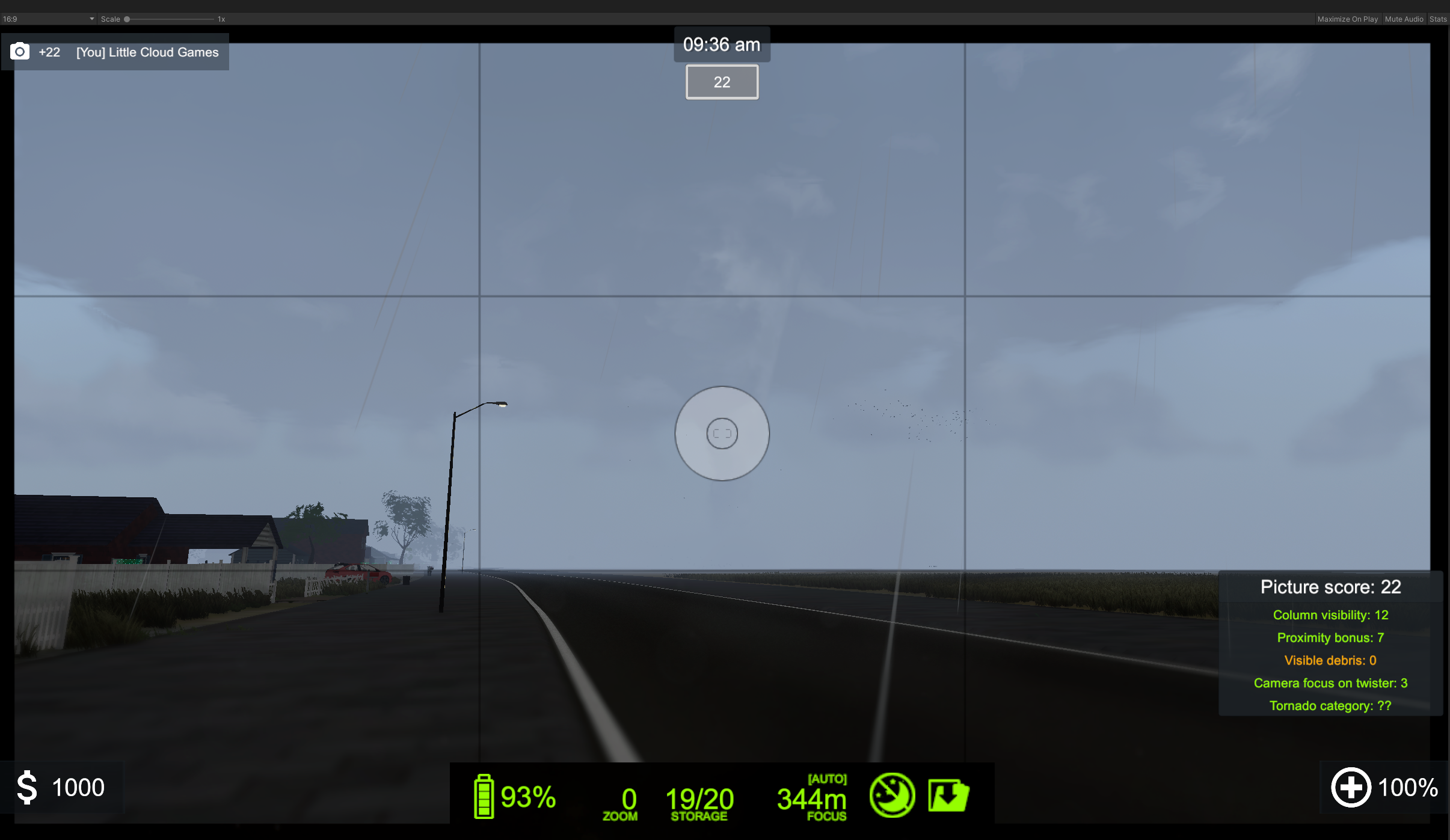The height and width of the screenshot is (840, 1450).
Task: Click the dollar money icon at bottom left
Action: click(x=26, y=786)
